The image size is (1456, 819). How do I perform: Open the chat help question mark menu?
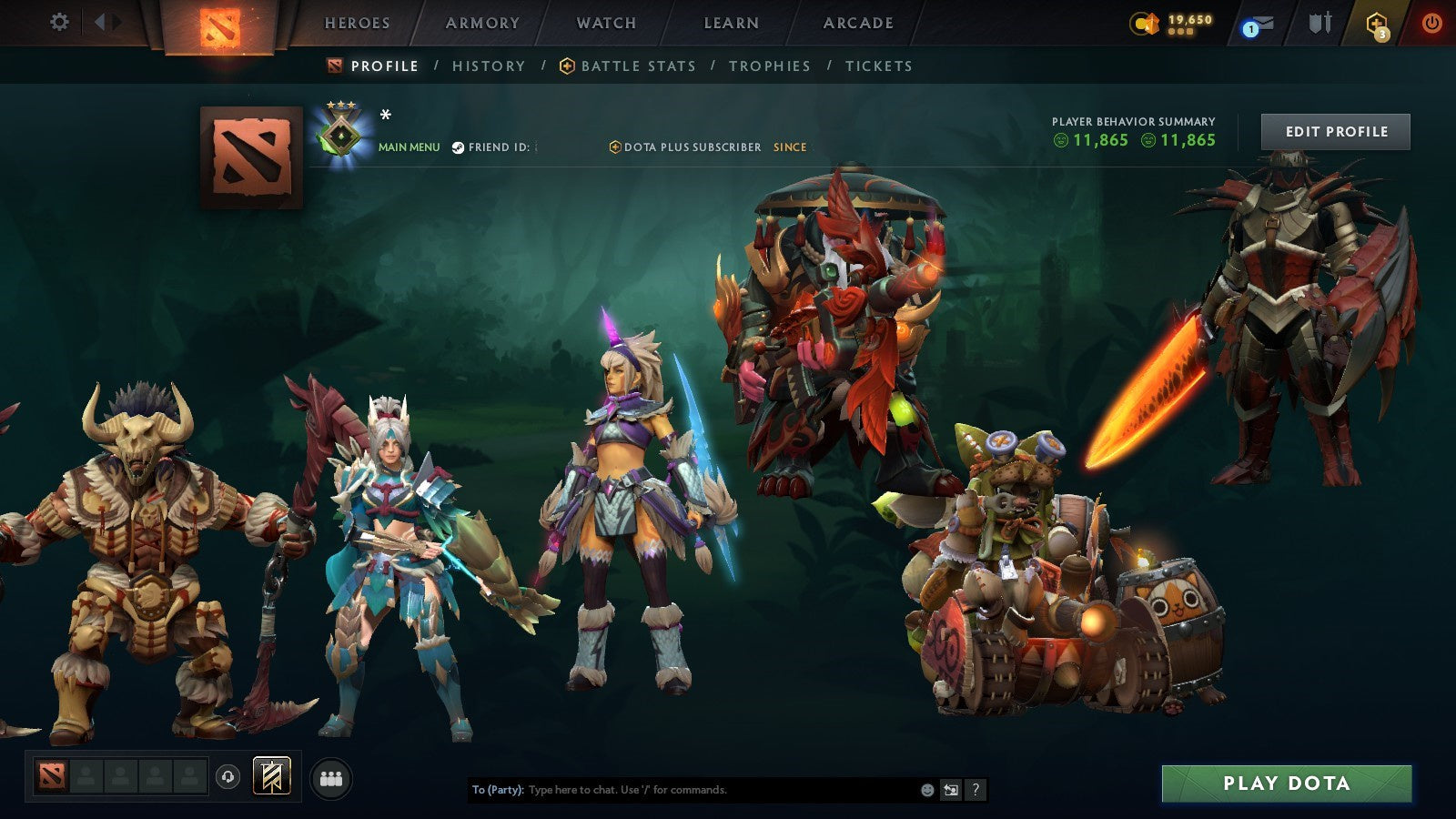tap(976, 789)
